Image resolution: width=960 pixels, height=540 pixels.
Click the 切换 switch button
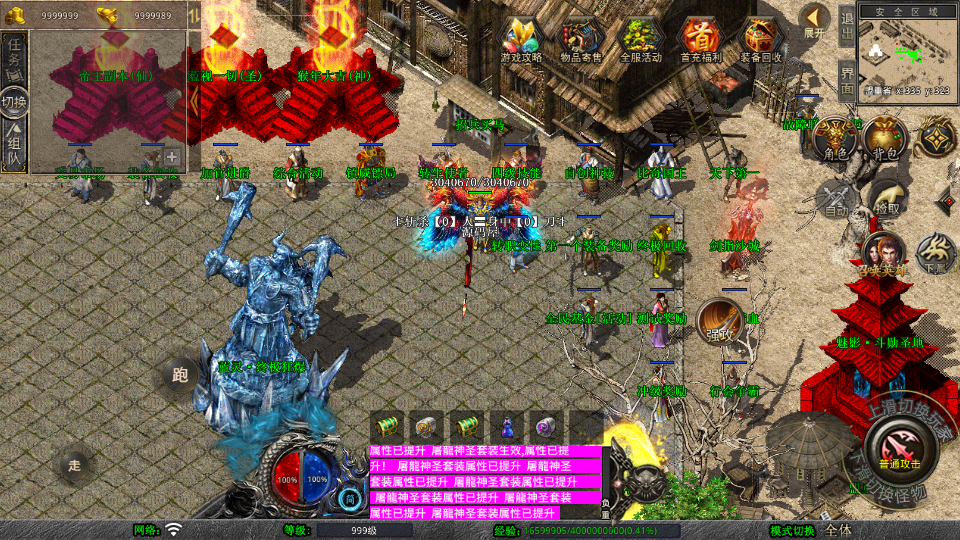(14, 102)
